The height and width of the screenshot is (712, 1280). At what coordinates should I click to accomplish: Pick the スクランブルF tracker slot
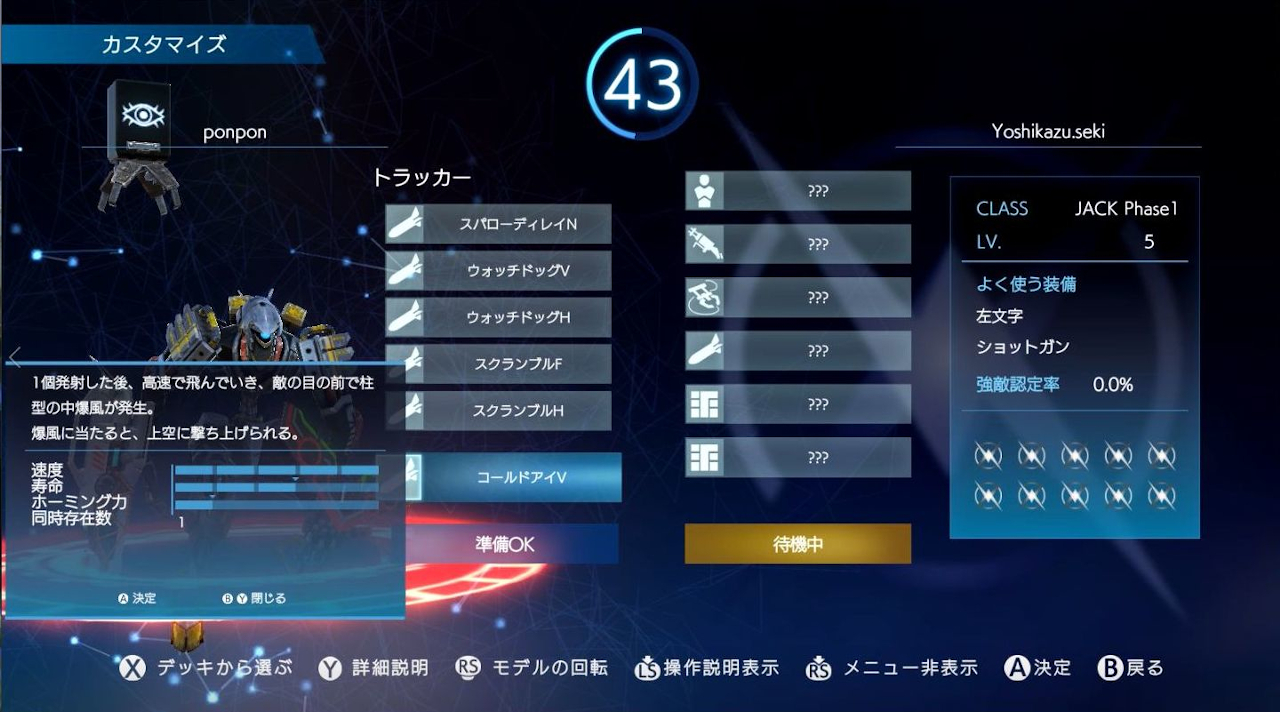498,364
